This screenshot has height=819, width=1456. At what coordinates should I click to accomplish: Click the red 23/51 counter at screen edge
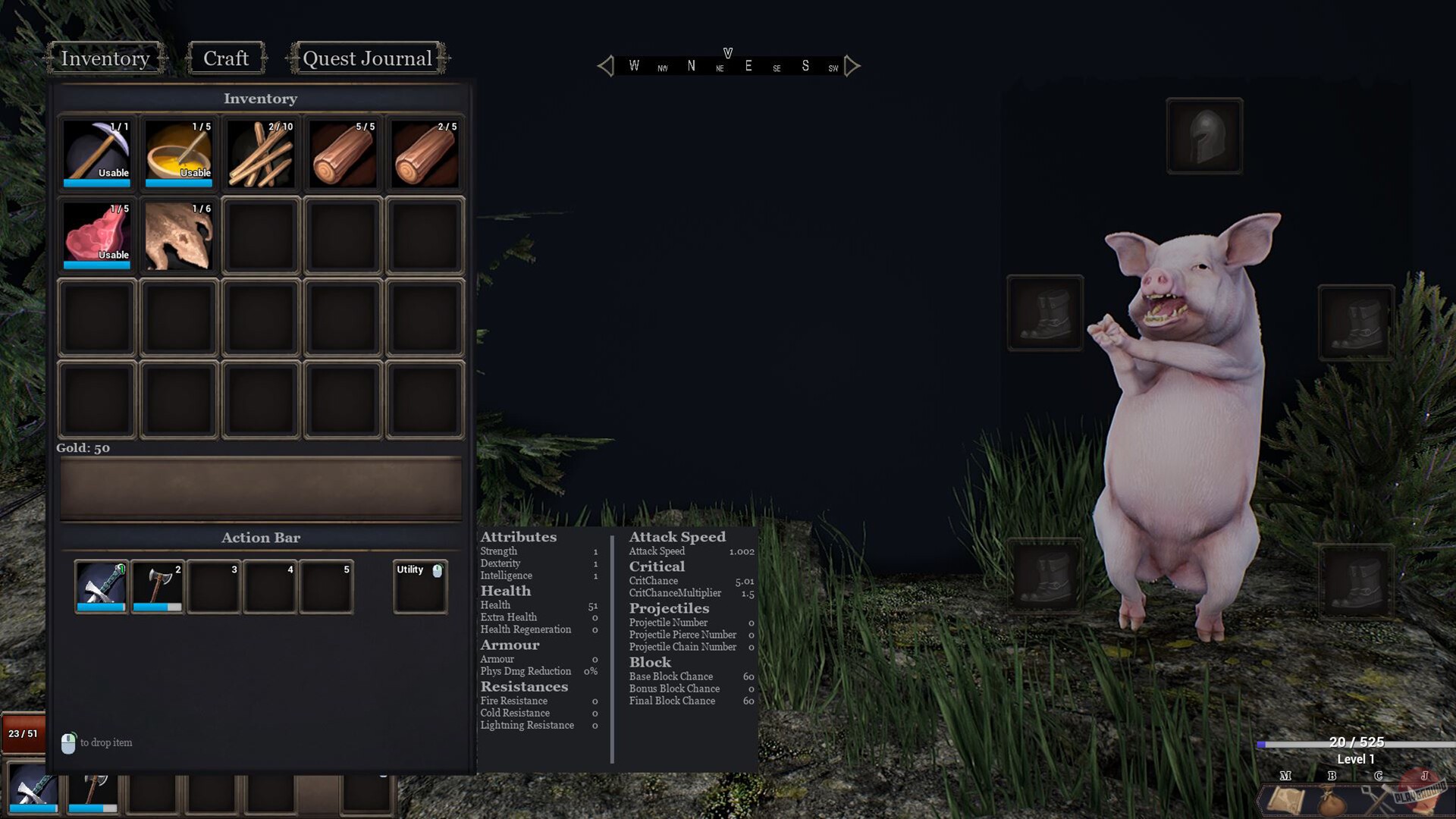23,733
